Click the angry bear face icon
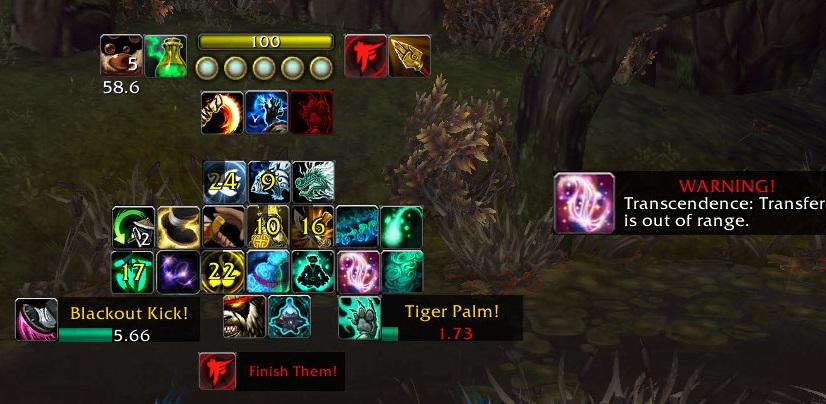 (244, 316)
